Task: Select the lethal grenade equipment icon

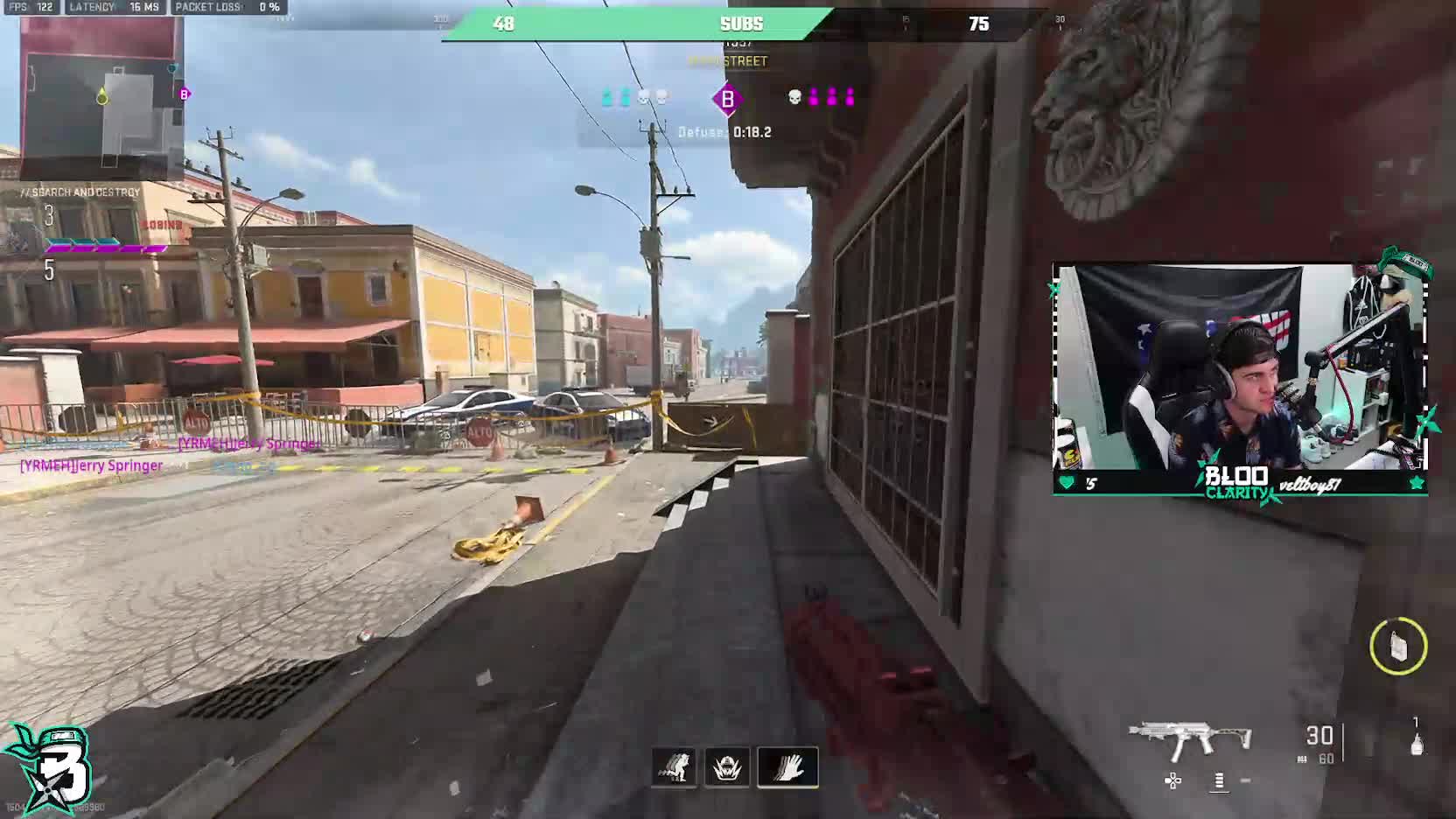Action: pyautogui.click(x=1416, y=743)
